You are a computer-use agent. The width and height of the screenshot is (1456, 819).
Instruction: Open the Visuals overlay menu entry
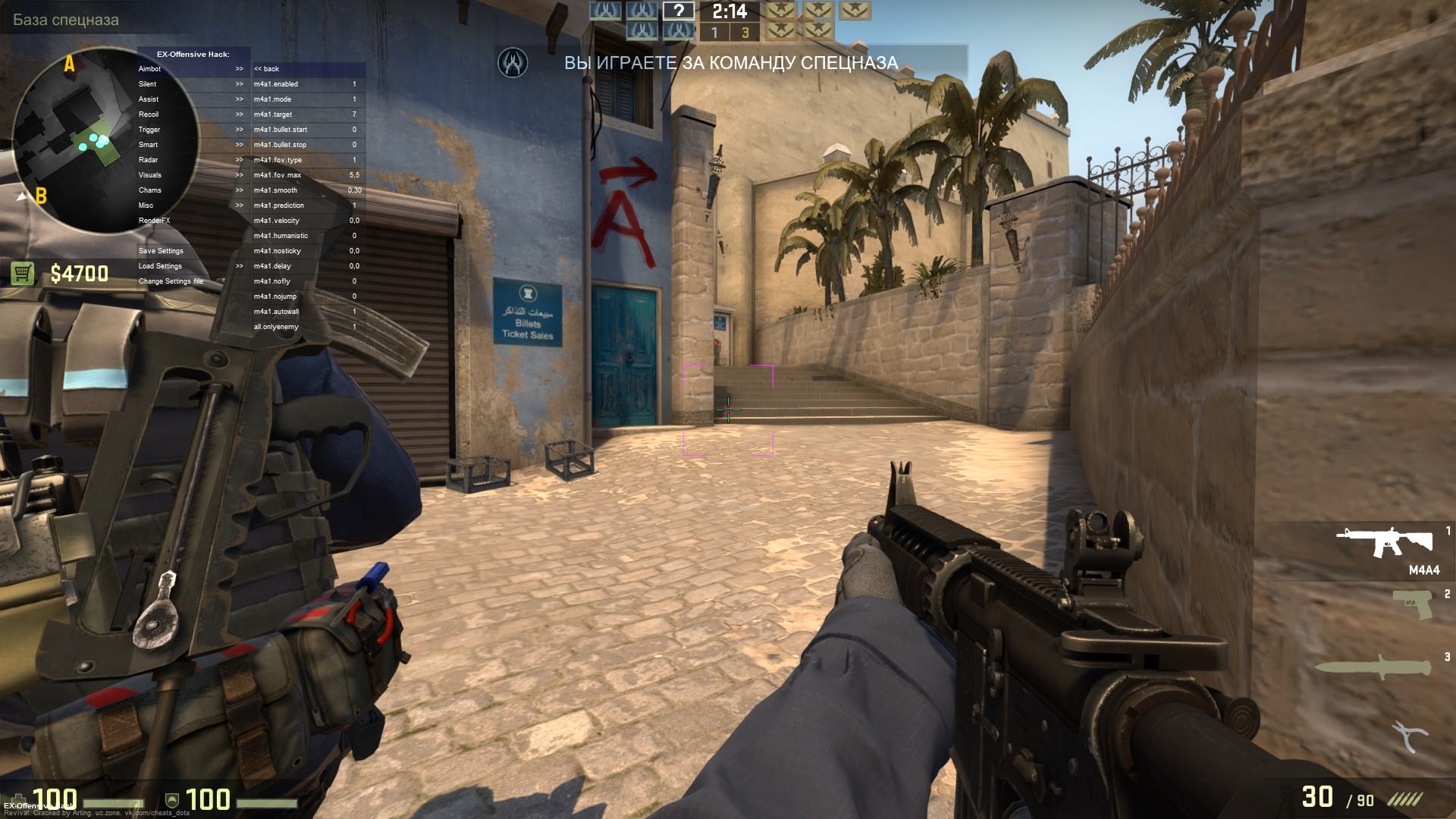(x=150, y=175)
